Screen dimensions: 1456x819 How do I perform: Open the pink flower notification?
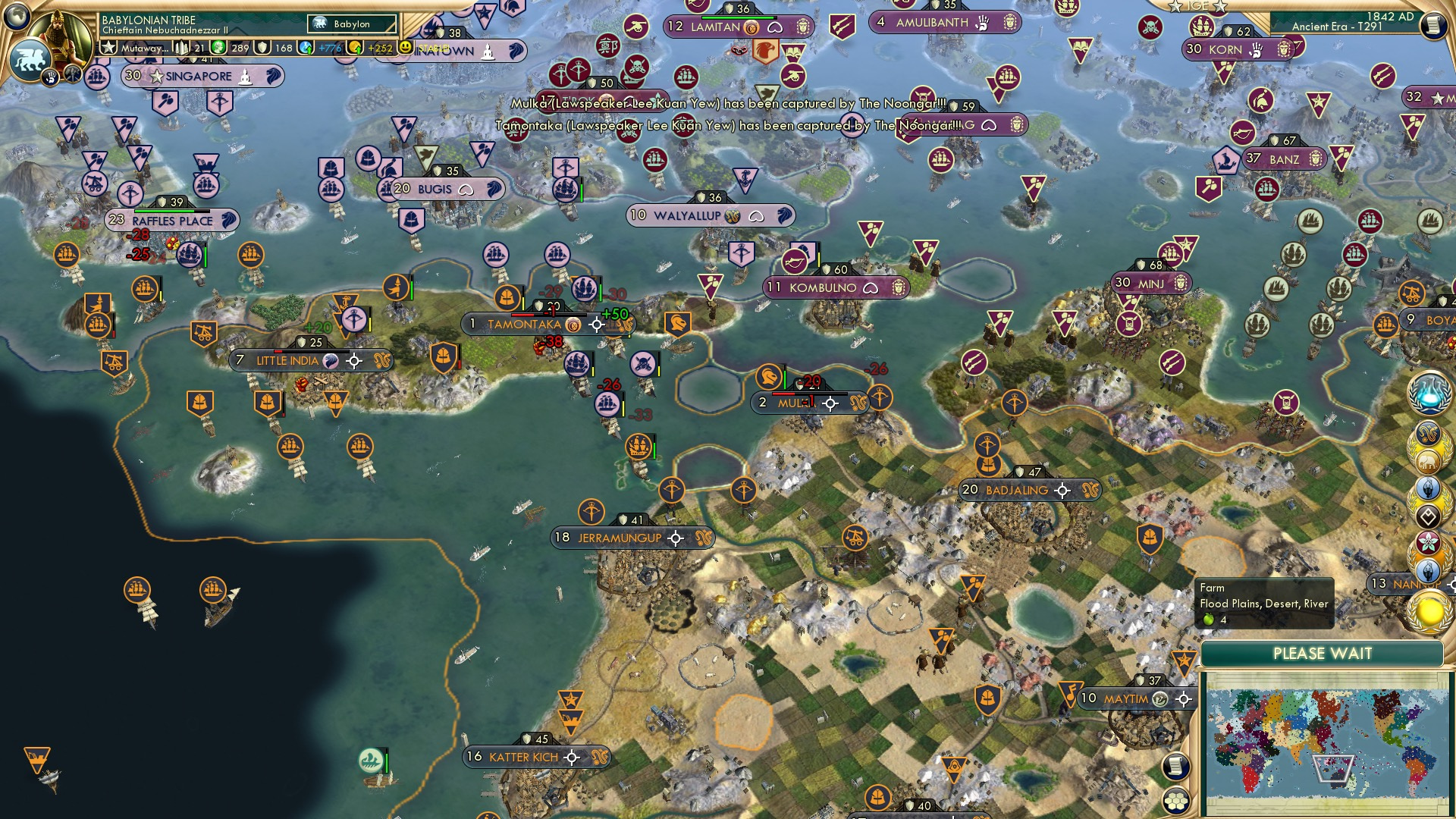[1428, 542]
